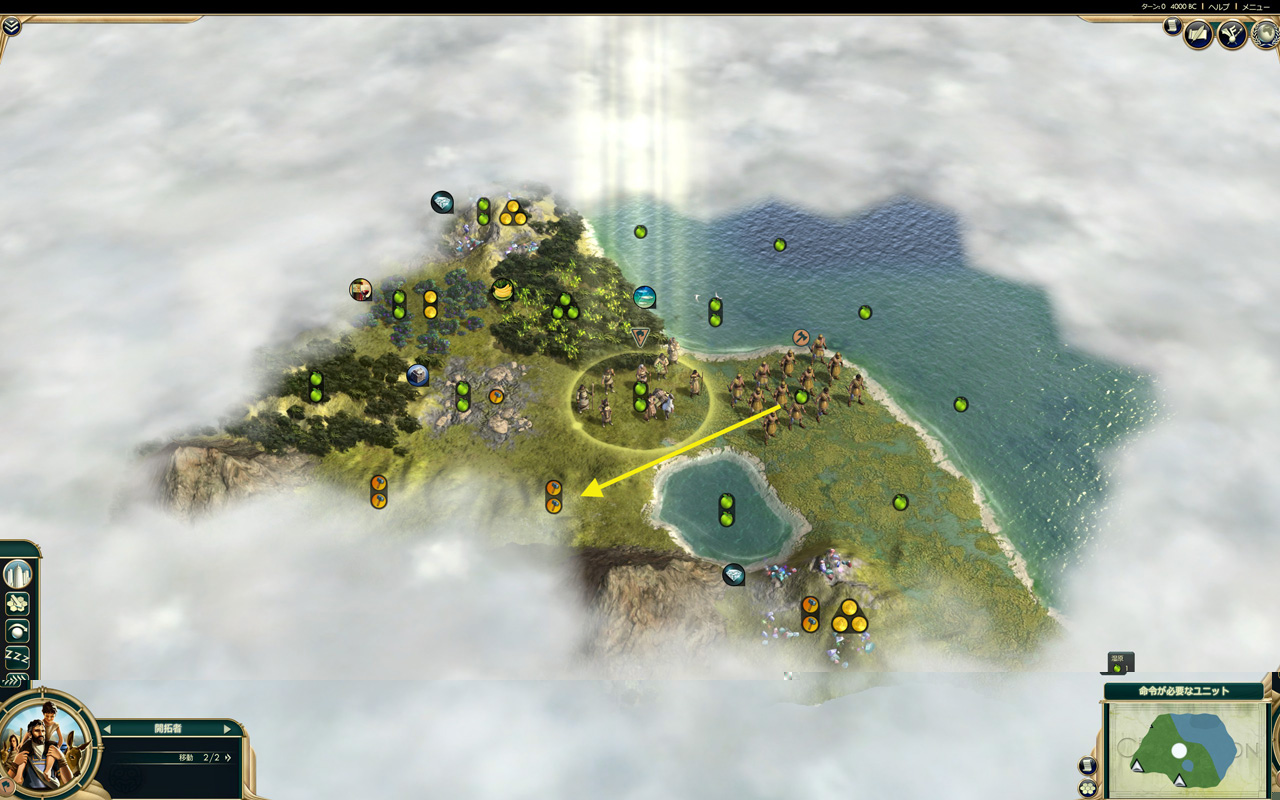
Task: Select the warrior unit flag icon
Action: pyautogui.click(x=800, y=338)
